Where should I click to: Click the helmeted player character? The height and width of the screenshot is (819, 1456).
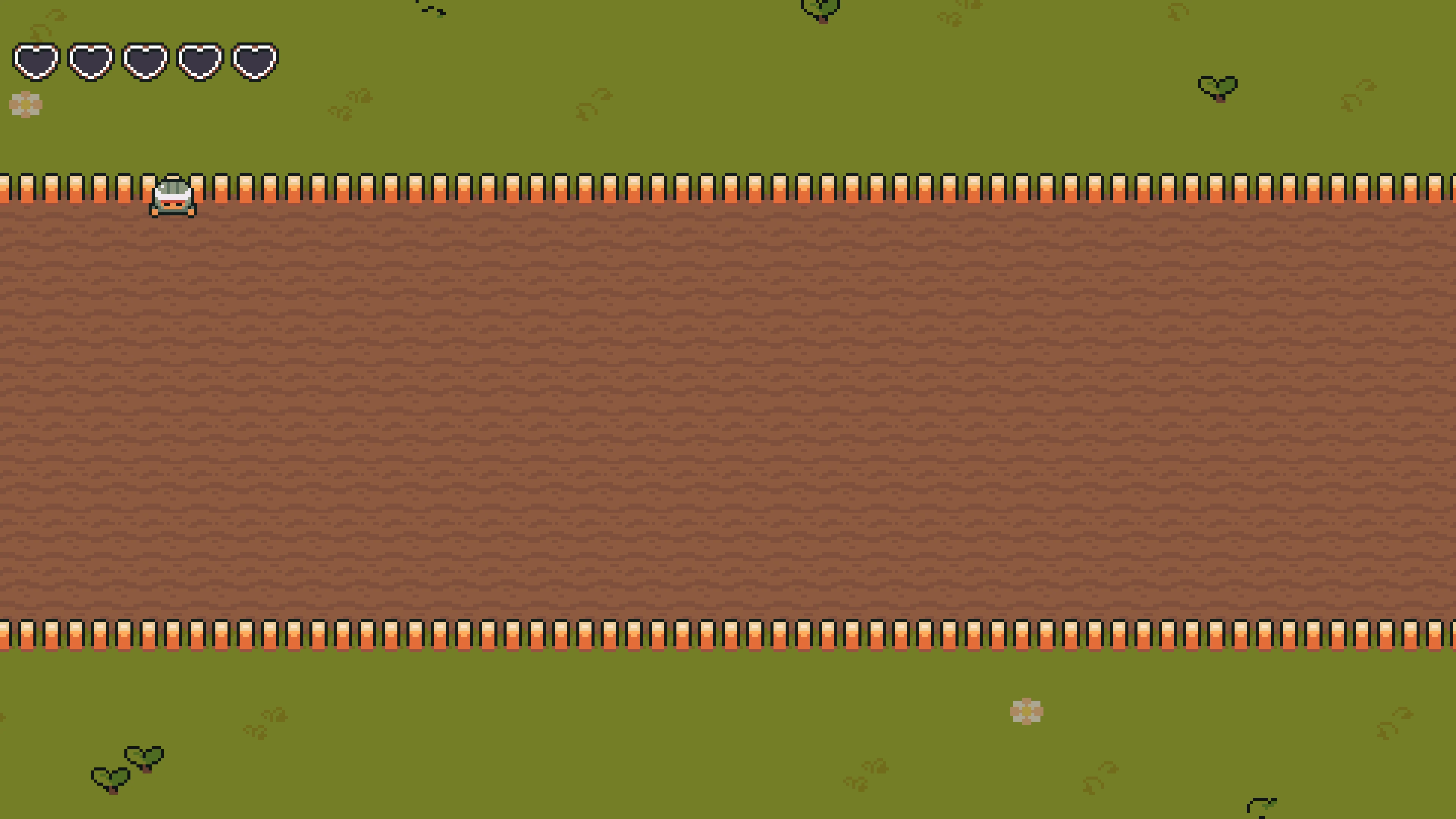point(173,197)
